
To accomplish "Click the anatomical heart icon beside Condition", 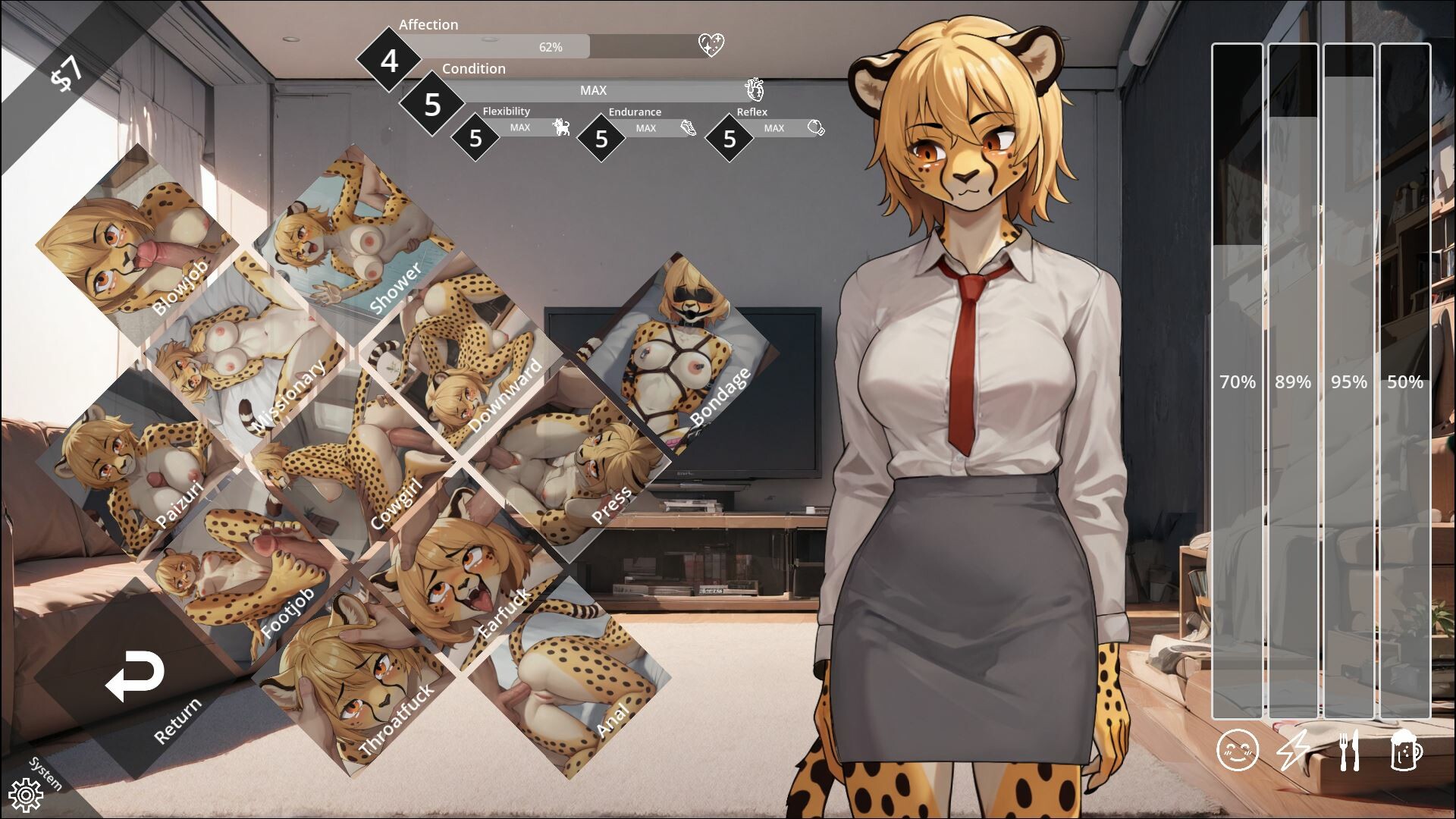I will 754,89.
